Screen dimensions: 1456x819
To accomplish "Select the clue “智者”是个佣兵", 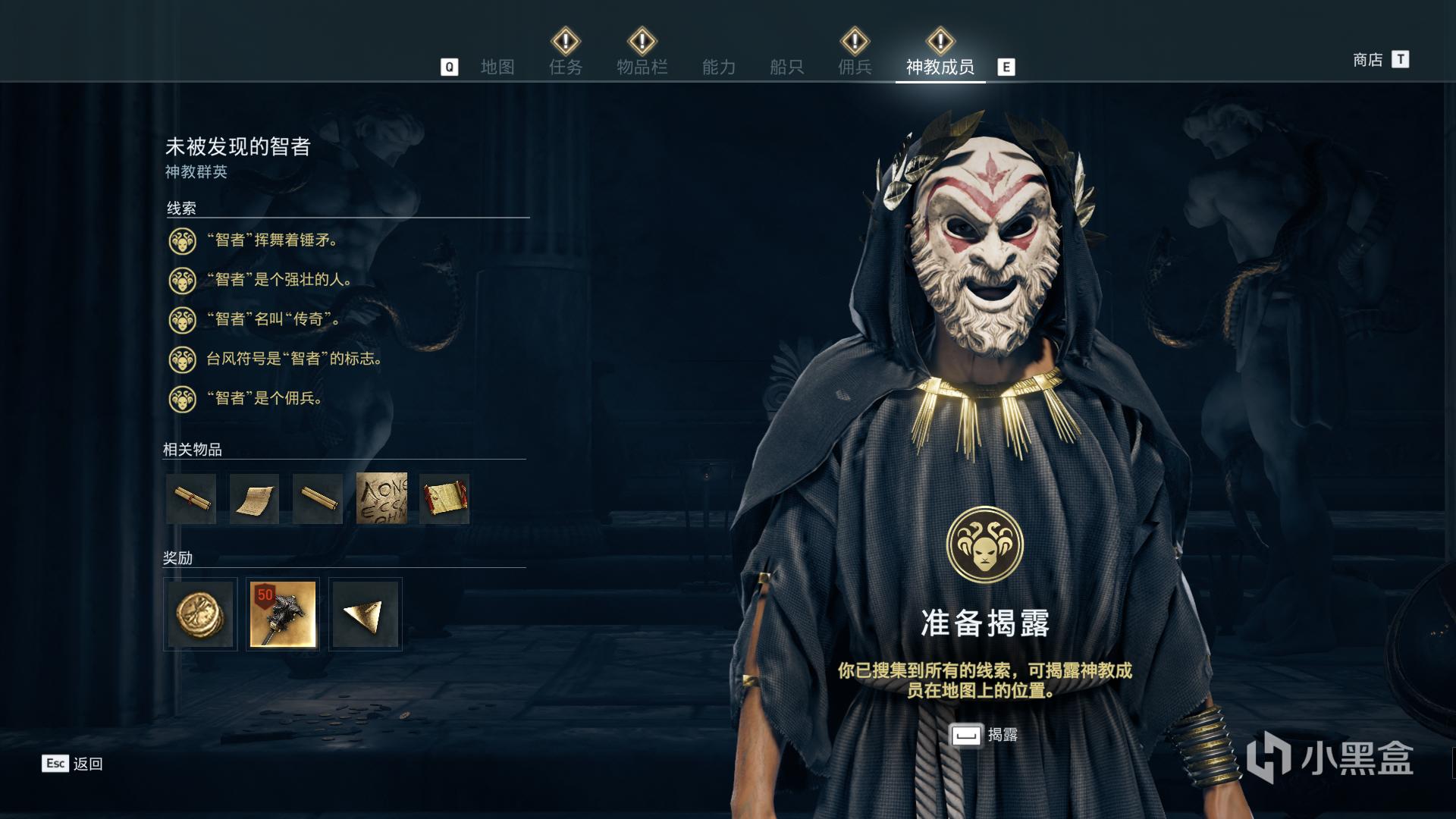I will point(265,398).
